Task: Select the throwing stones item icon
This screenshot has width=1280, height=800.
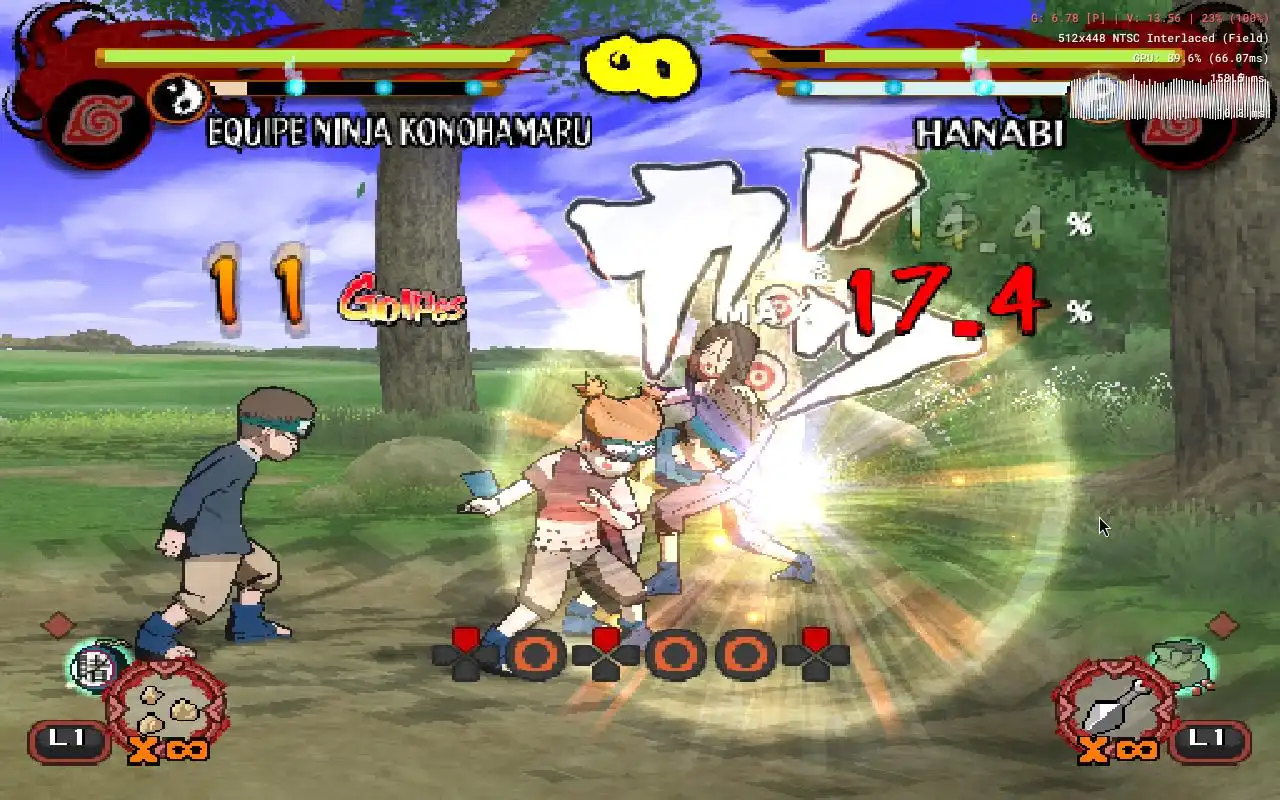Action: (165, 704)
